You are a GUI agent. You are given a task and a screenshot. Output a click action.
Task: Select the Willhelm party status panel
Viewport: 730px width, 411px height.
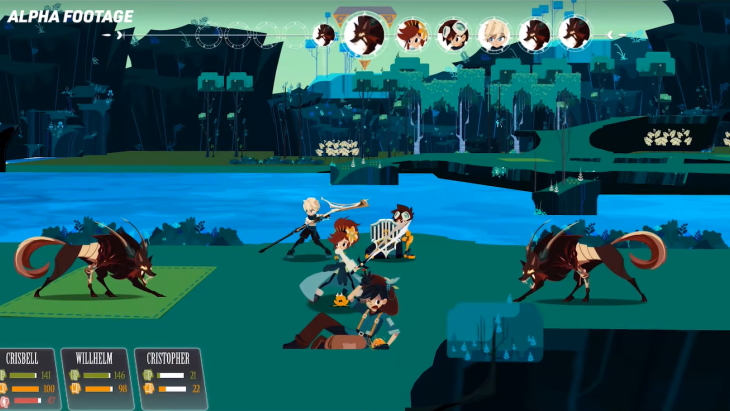pyautogui.click(x=96, y=378)
